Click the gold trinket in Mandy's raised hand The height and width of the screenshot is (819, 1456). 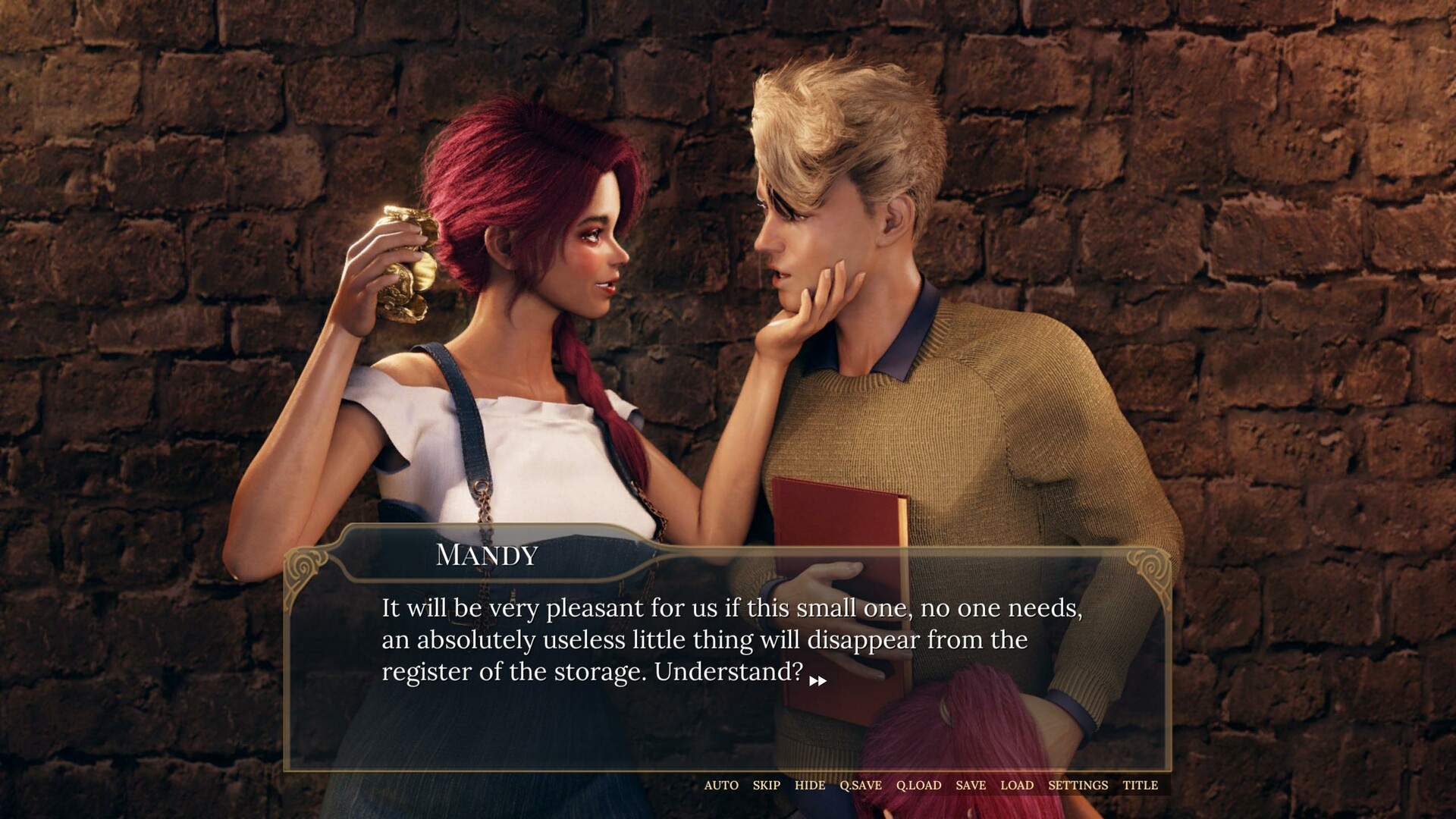409,265
